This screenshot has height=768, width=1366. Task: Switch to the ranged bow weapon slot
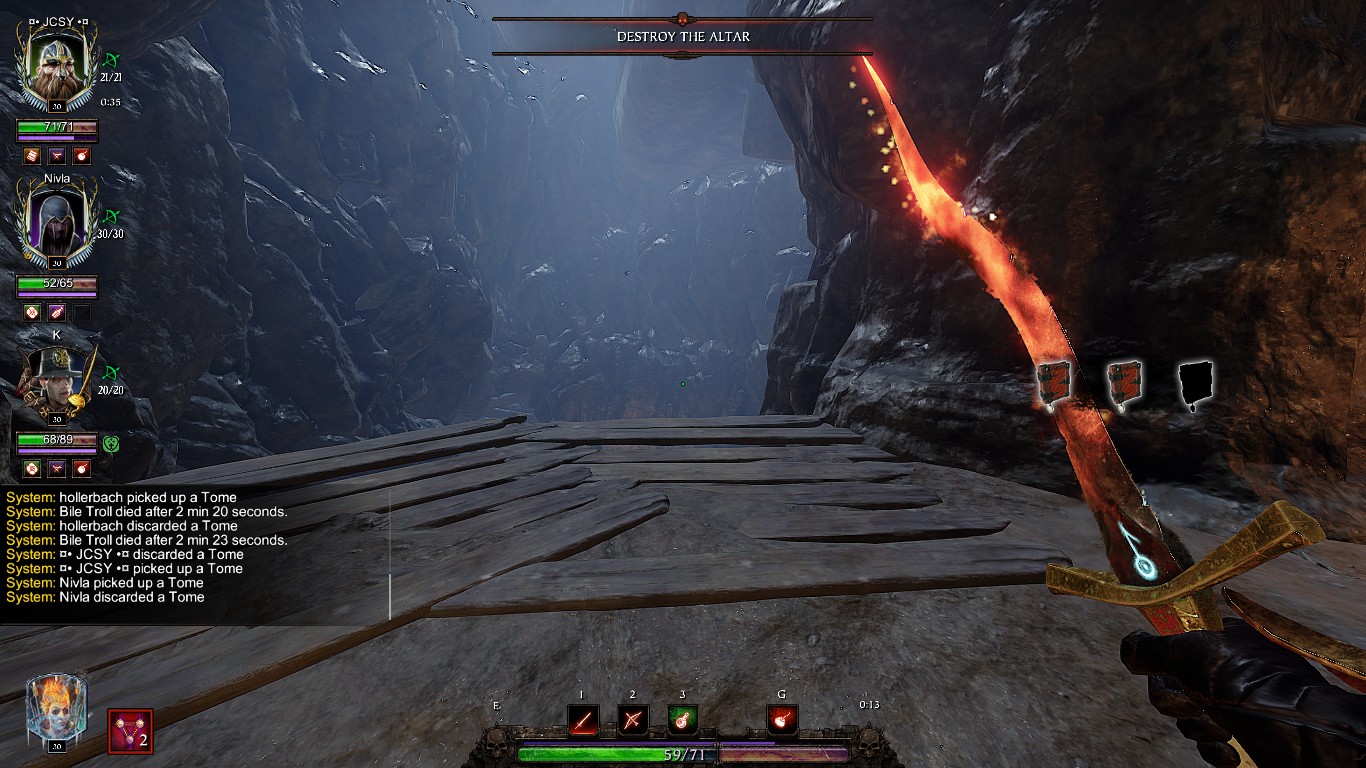632,719
